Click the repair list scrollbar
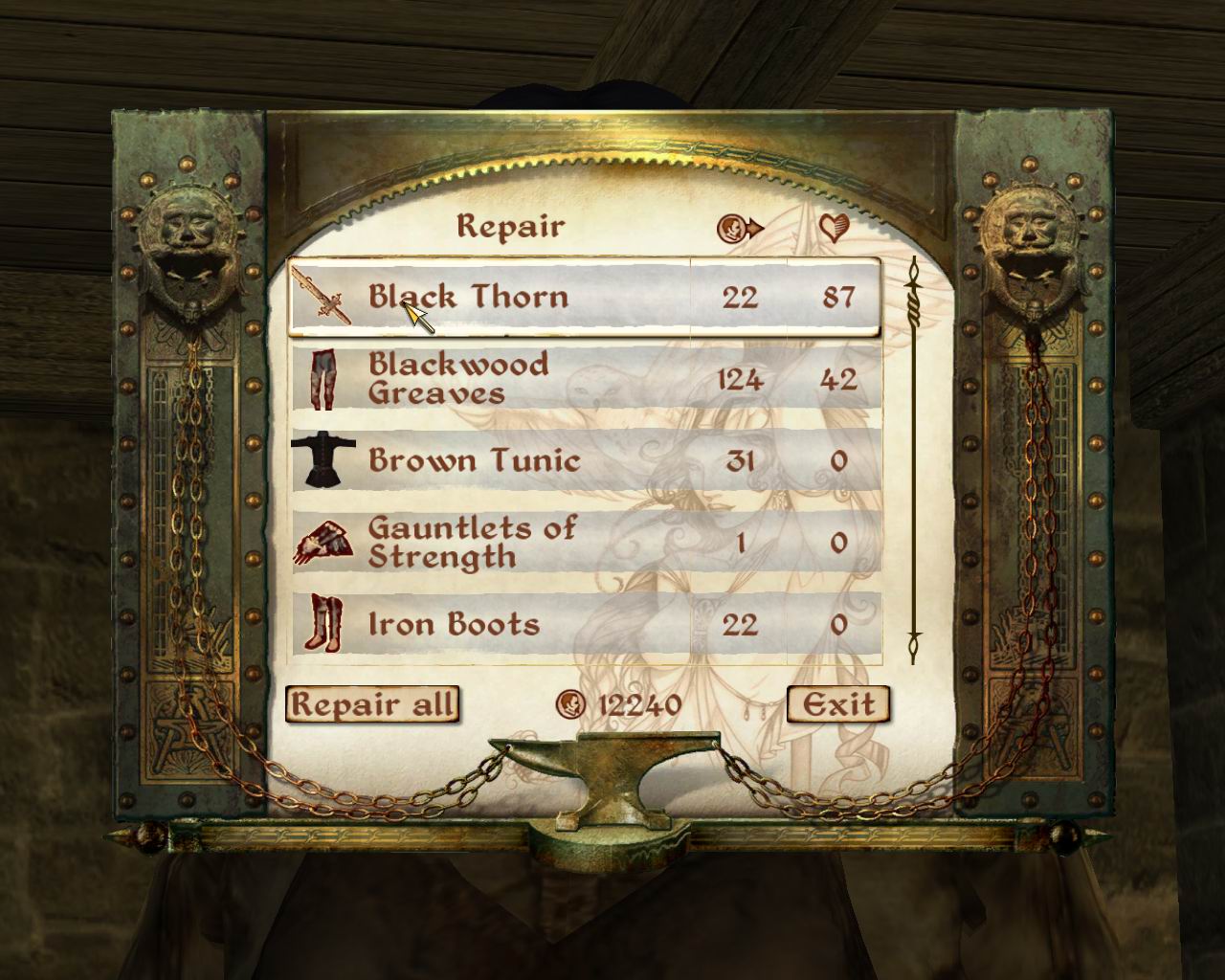 pos(913,459)
